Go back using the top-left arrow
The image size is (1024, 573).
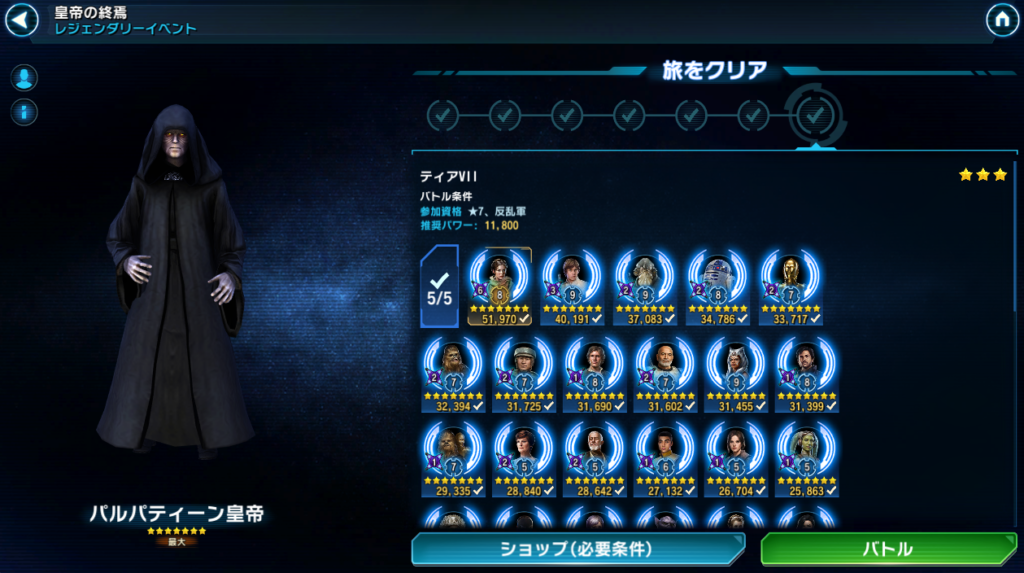pos(21,19)
